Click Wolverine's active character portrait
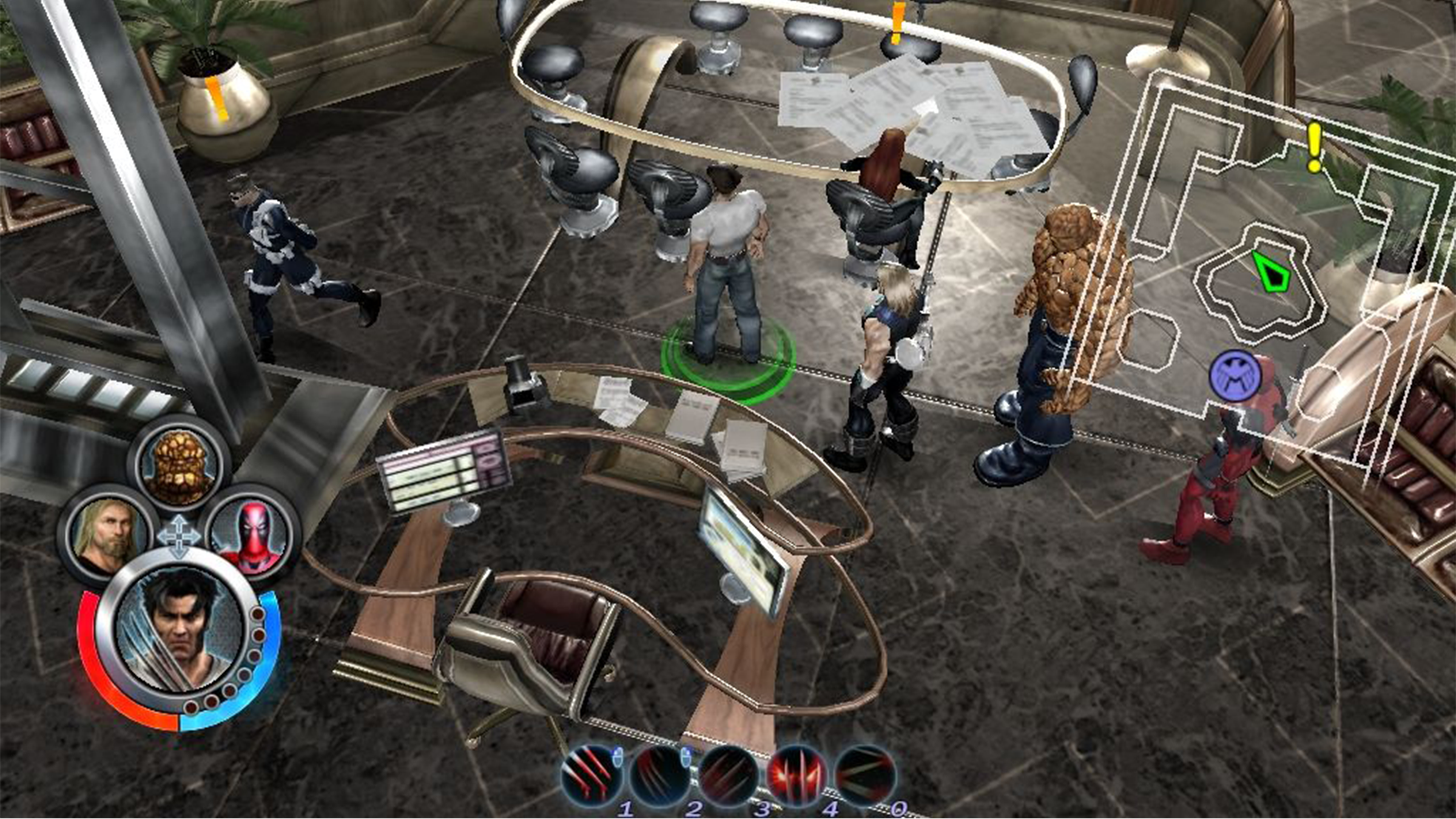This screenshot has height=819, width=1456. tap(180, 632)
